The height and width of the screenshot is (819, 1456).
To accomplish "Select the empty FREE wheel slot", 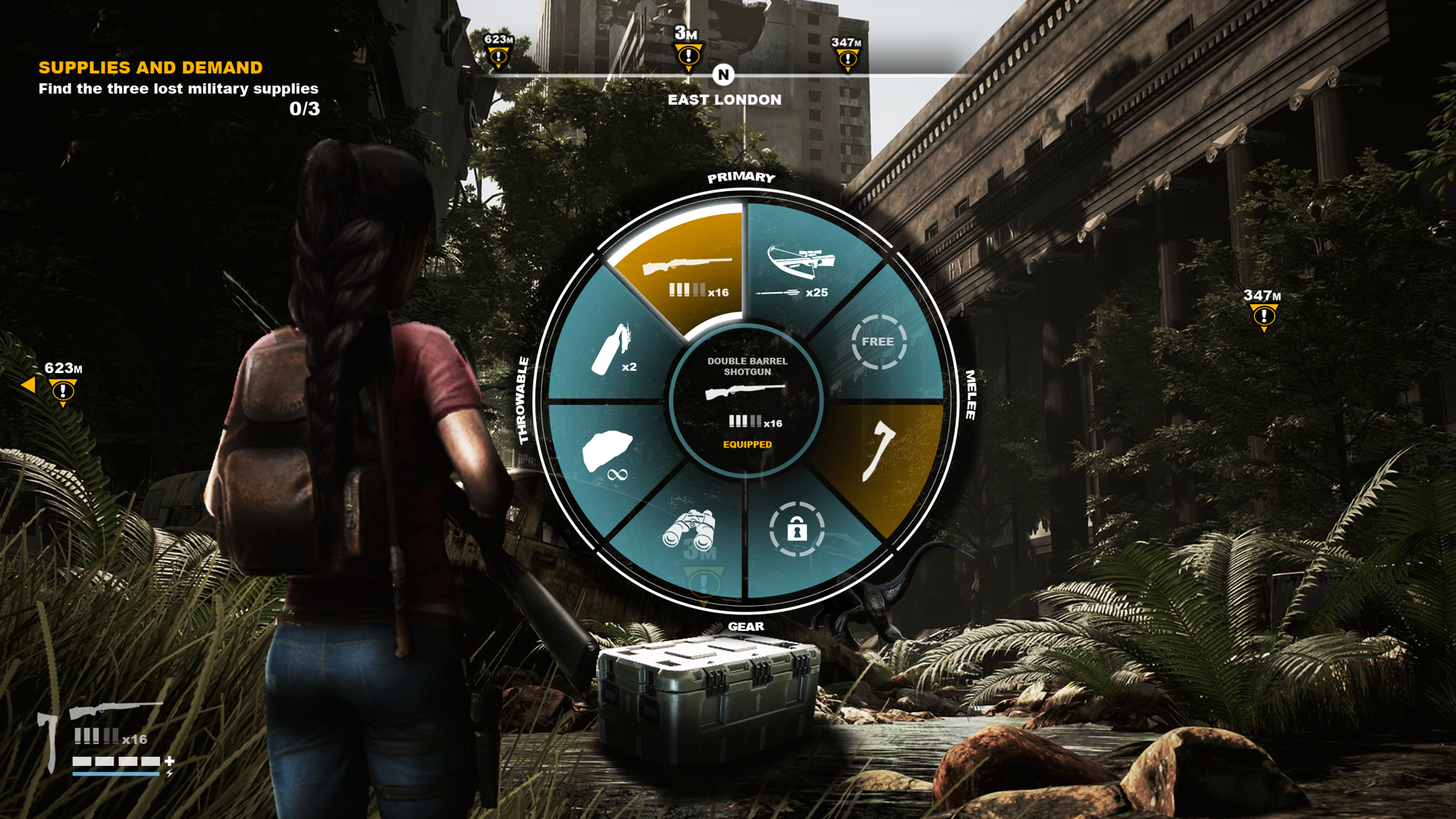I will (x=878, y=342).
